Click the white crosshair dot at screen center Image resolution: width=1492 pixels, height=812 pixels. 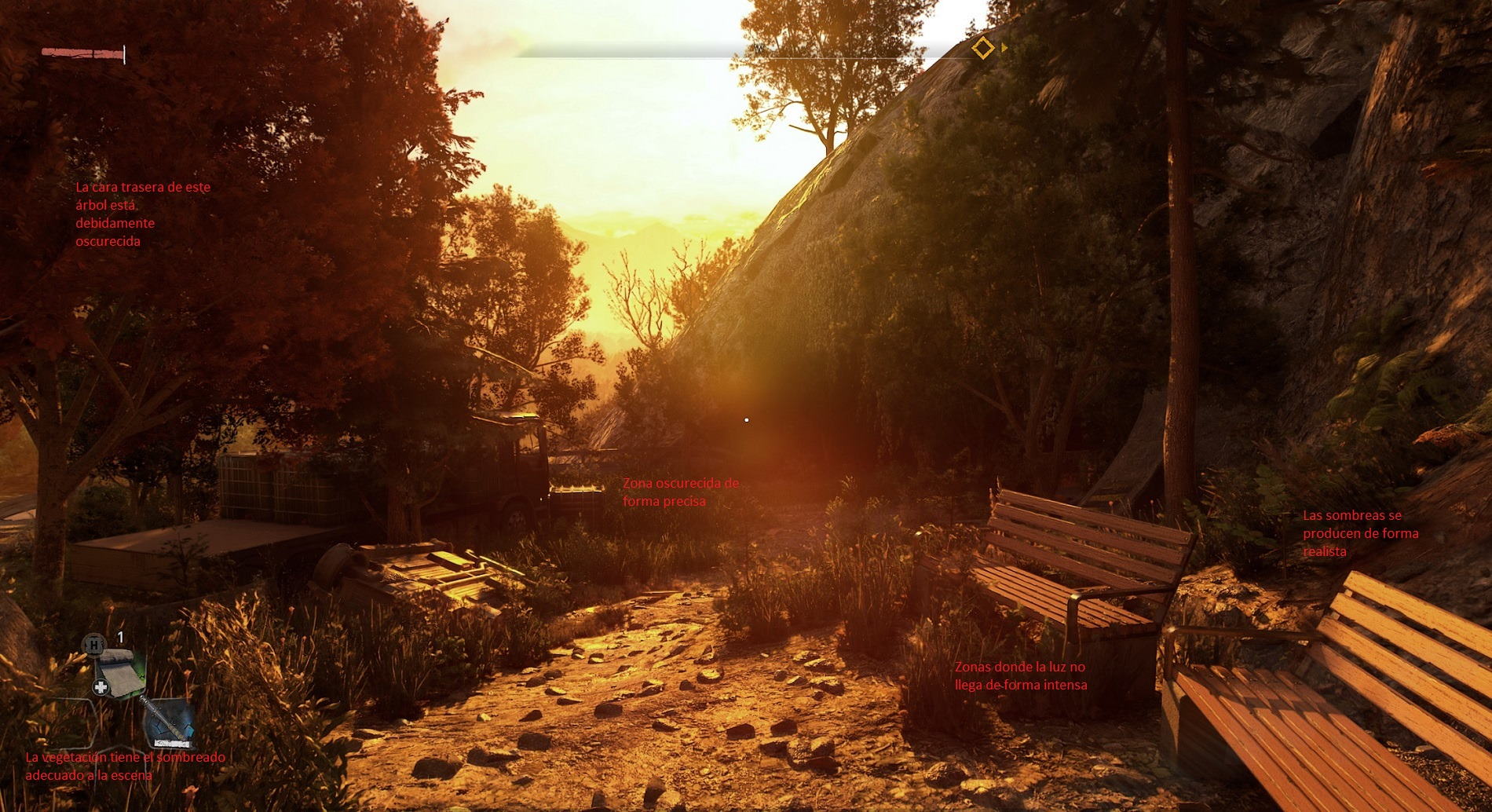[x=746, y=419]
